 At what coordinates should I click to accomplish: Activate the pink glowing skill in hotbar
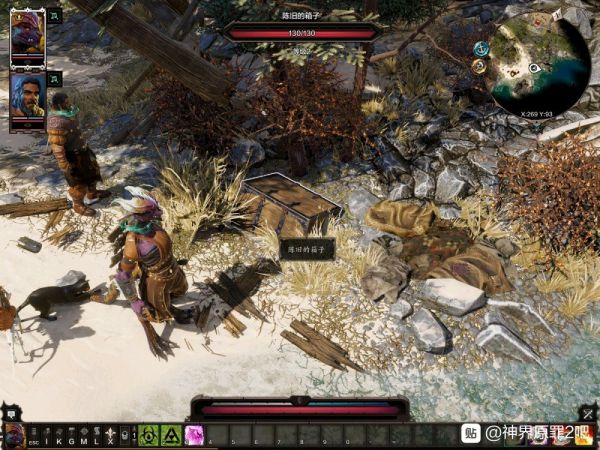click(x=195, y=435)
